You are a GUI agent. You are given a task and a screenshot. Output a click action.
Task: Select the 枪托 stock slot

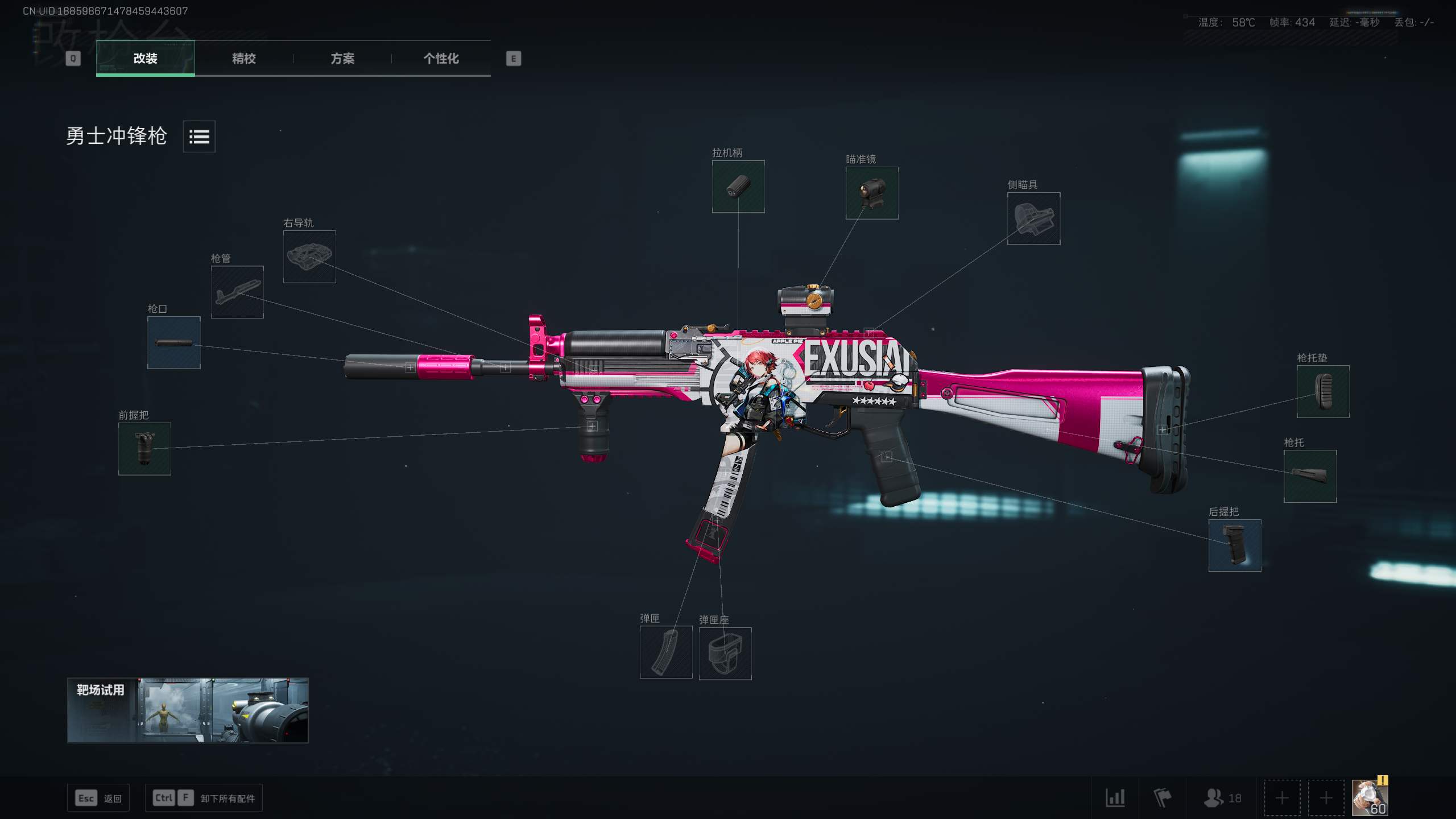click(1310, 476)
